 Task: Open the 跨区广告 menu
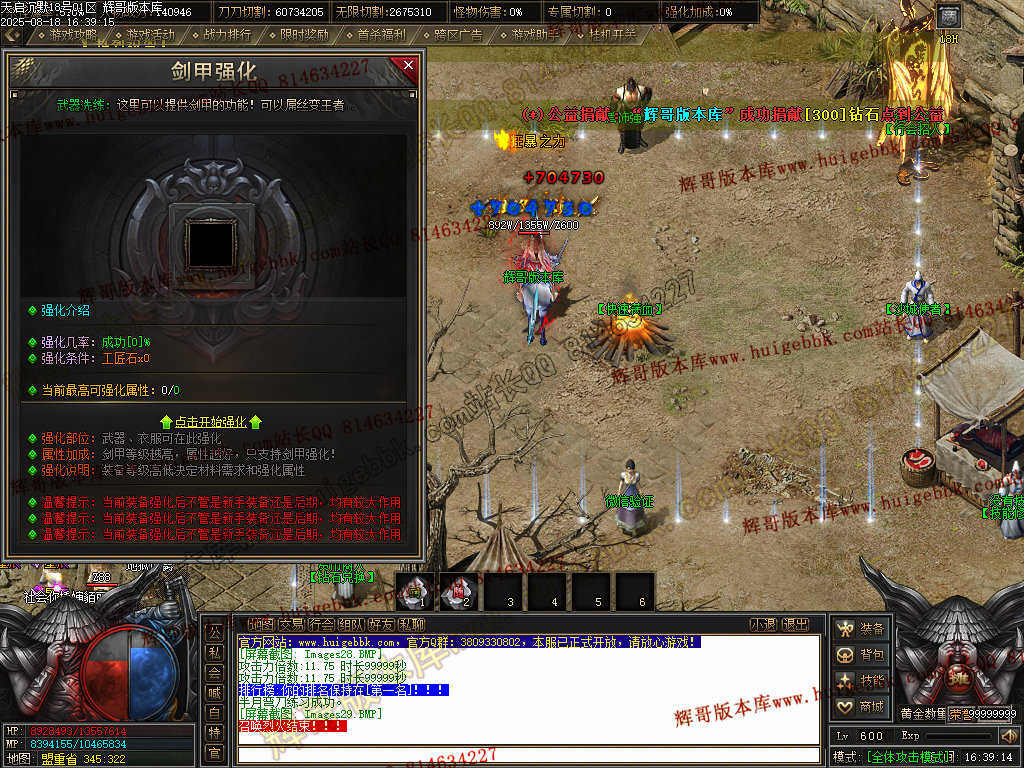click(x=458, y=34)
